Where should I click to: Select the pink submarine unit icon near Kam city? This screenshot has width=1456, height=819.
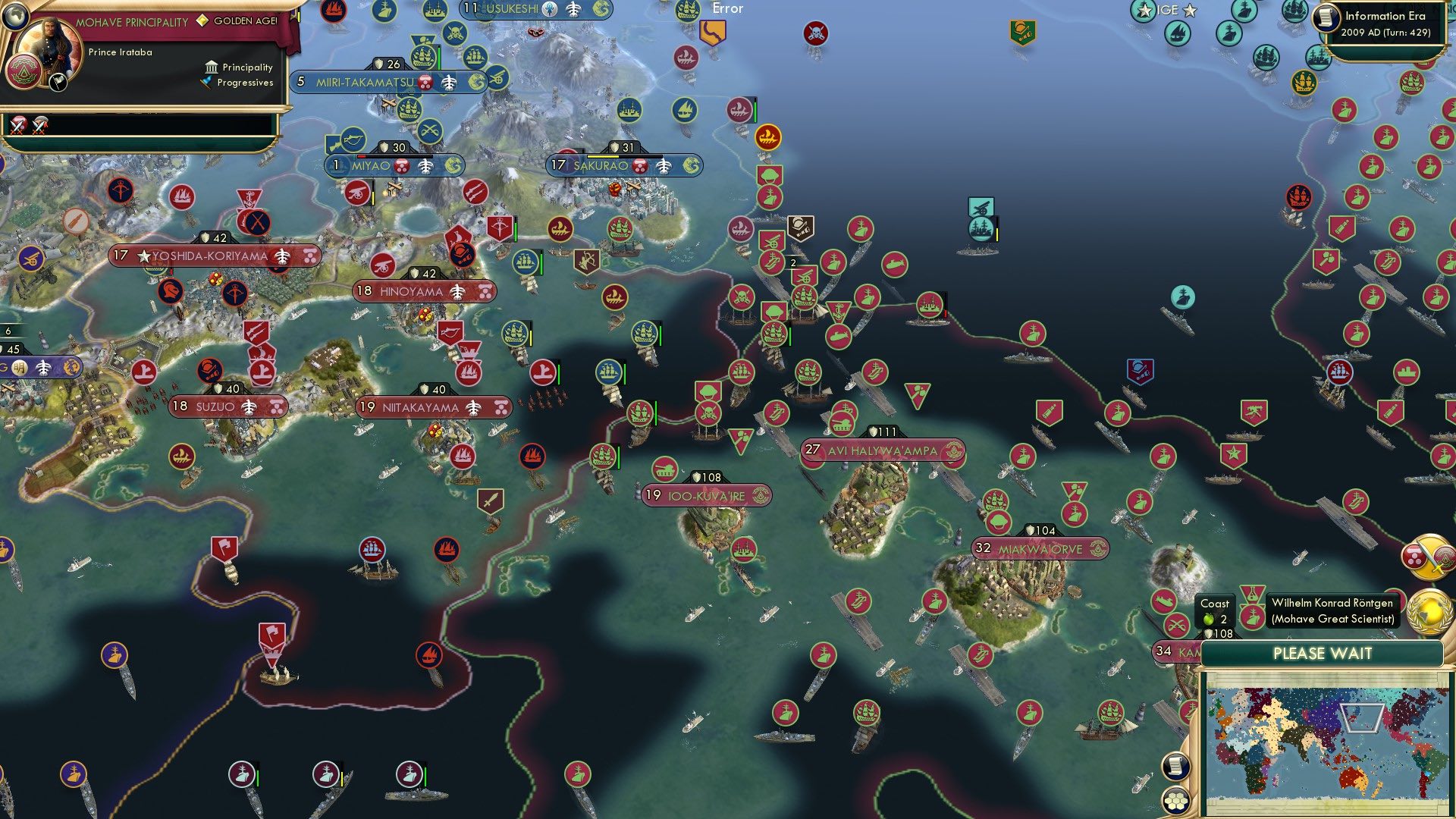(1163, 602)
